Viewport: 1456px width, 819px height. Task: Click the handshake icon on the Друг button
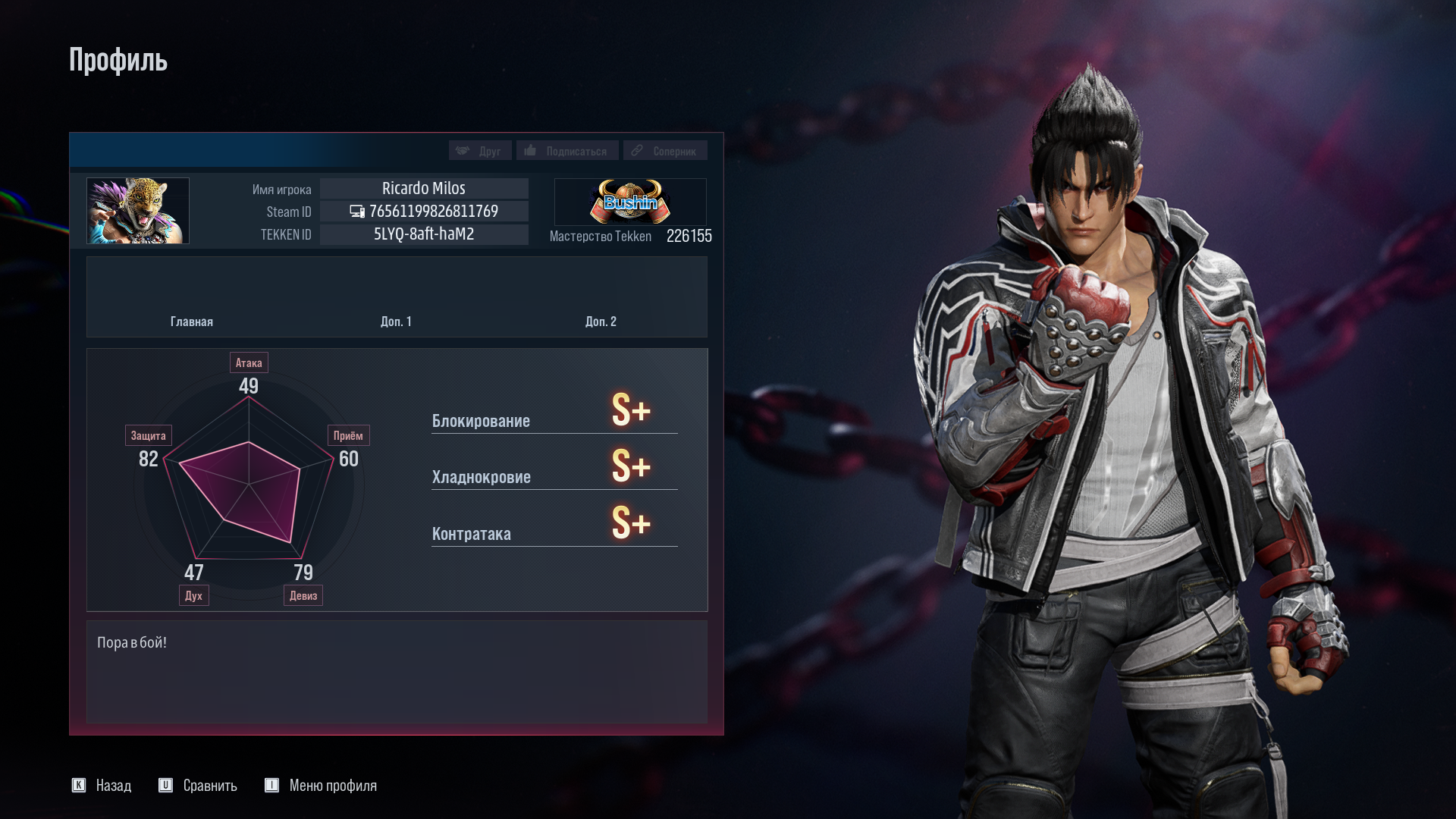[x=463, y=150]
